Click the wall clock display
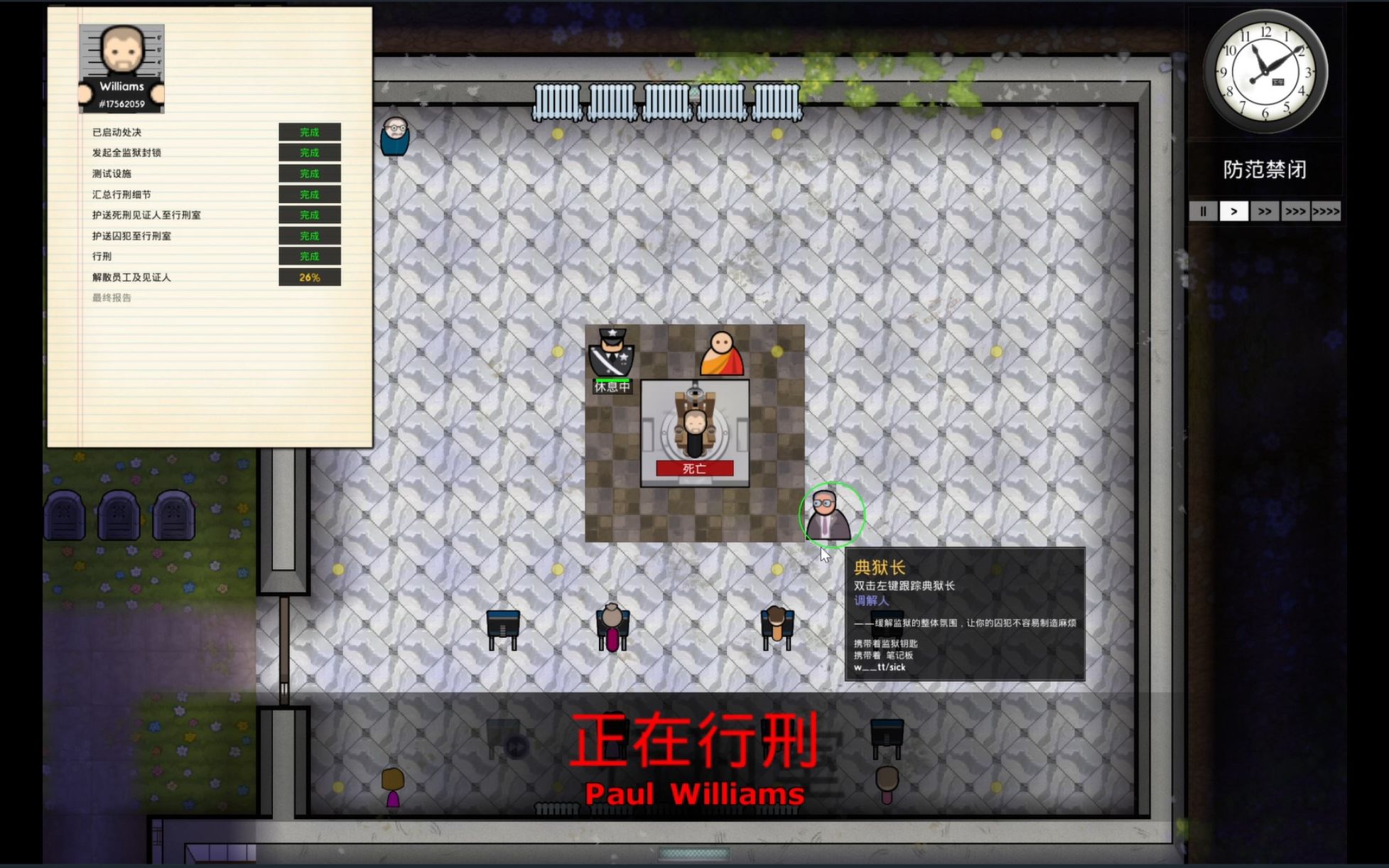 pos(1266,73)
